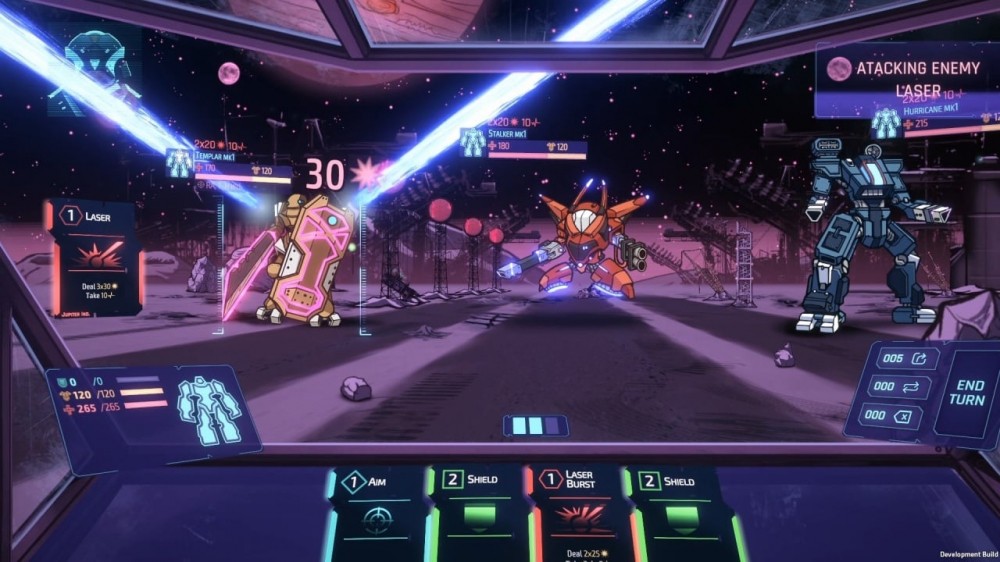Target the Templar MK1 enemy info panel
This screenshot has height=562, width=1000.
click(232, 165)
